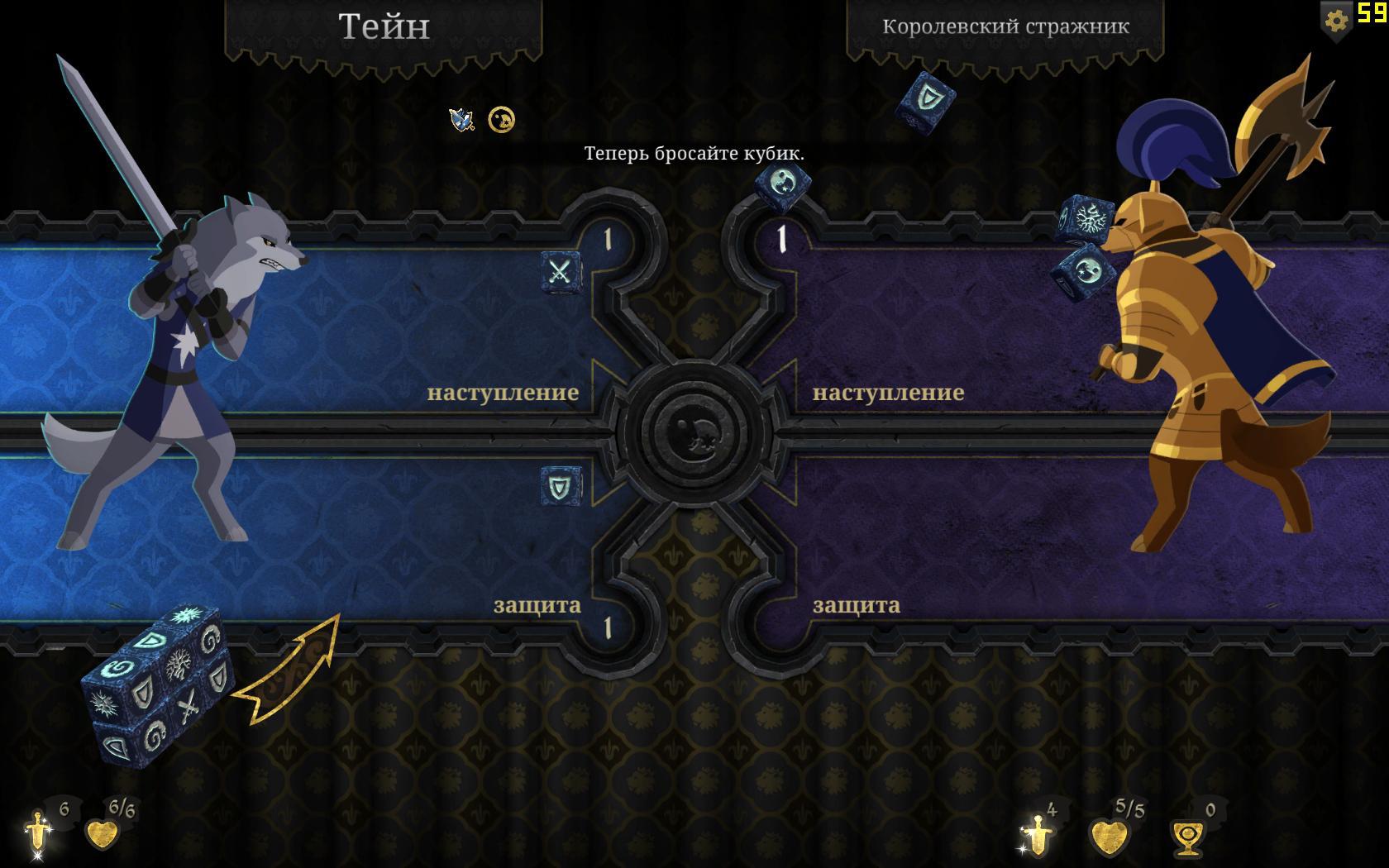Image resolution: width=1389 pixels, height=868 pixels.
Task: Select the shield die in defense
Action: (561, 486)
